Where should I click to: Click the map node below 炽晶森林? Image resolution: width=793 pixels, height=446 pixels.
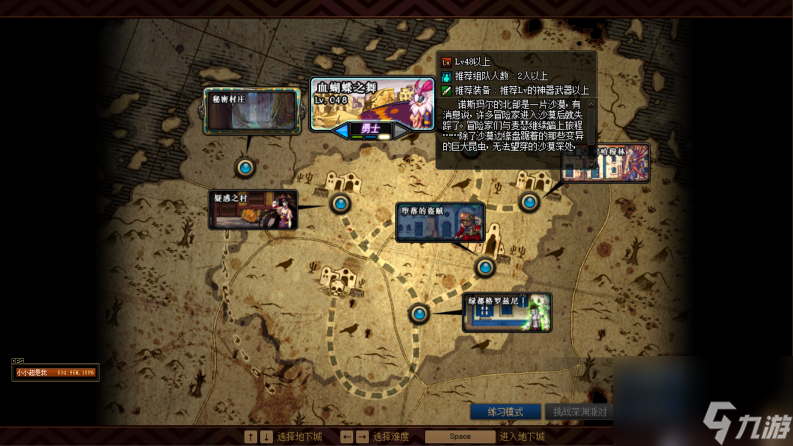coord(529,201)
